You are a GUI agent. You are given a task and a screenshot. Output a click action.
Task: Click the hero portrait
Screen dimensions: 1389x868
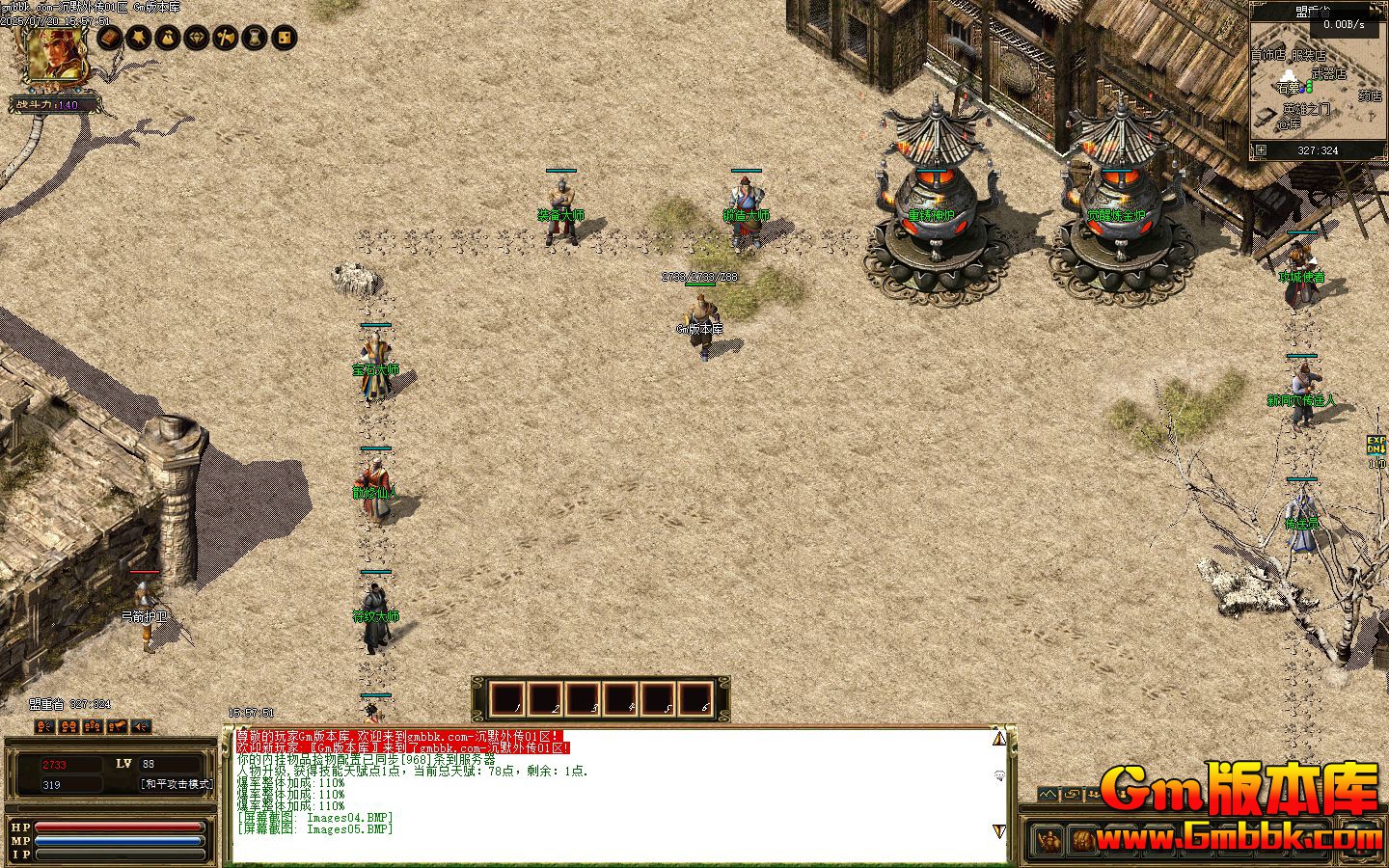click(x=56, y=54)
